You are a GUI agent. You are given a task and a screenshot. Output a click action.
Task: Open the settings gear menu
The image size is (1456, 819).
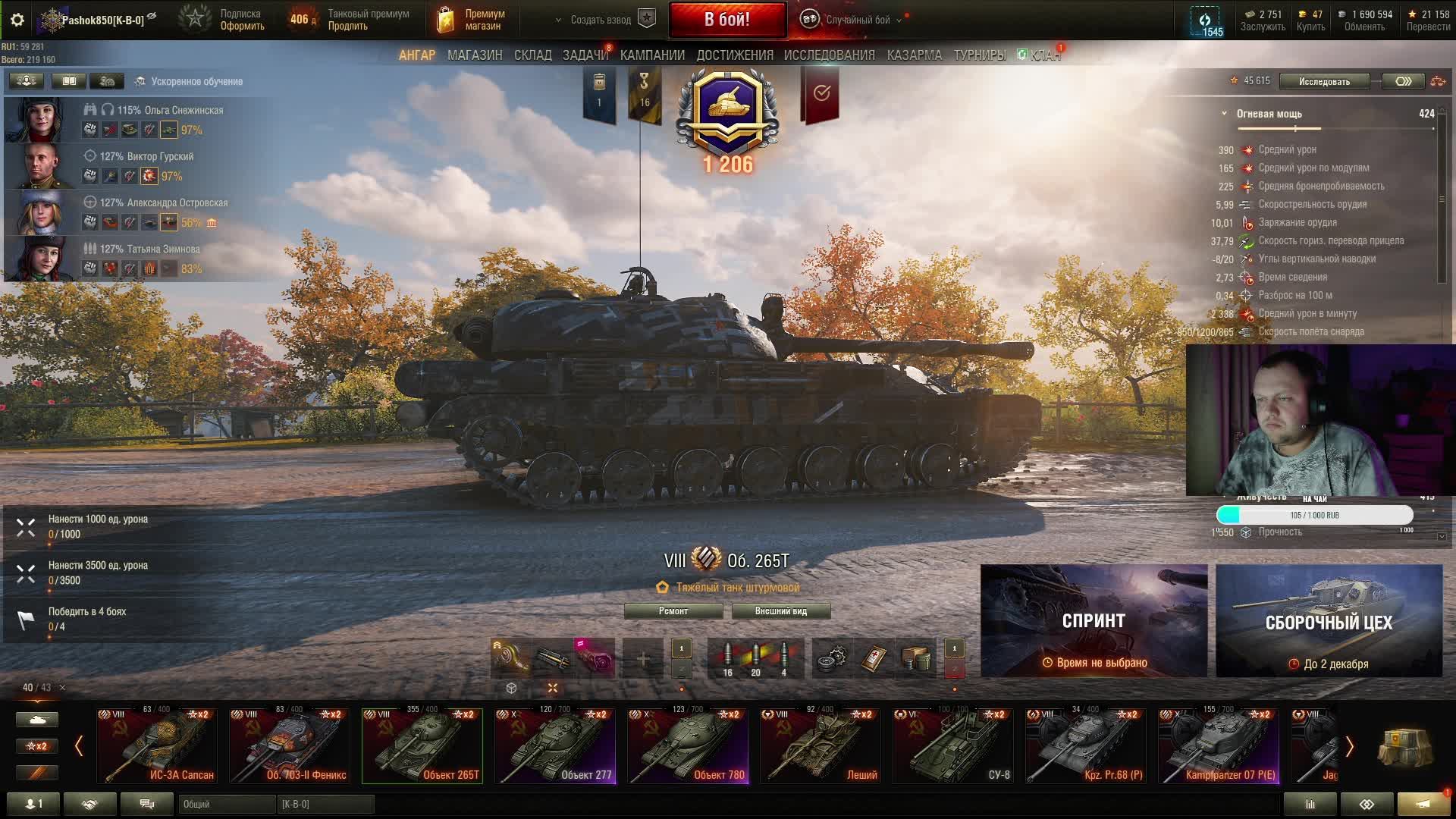tap(17, 20)
